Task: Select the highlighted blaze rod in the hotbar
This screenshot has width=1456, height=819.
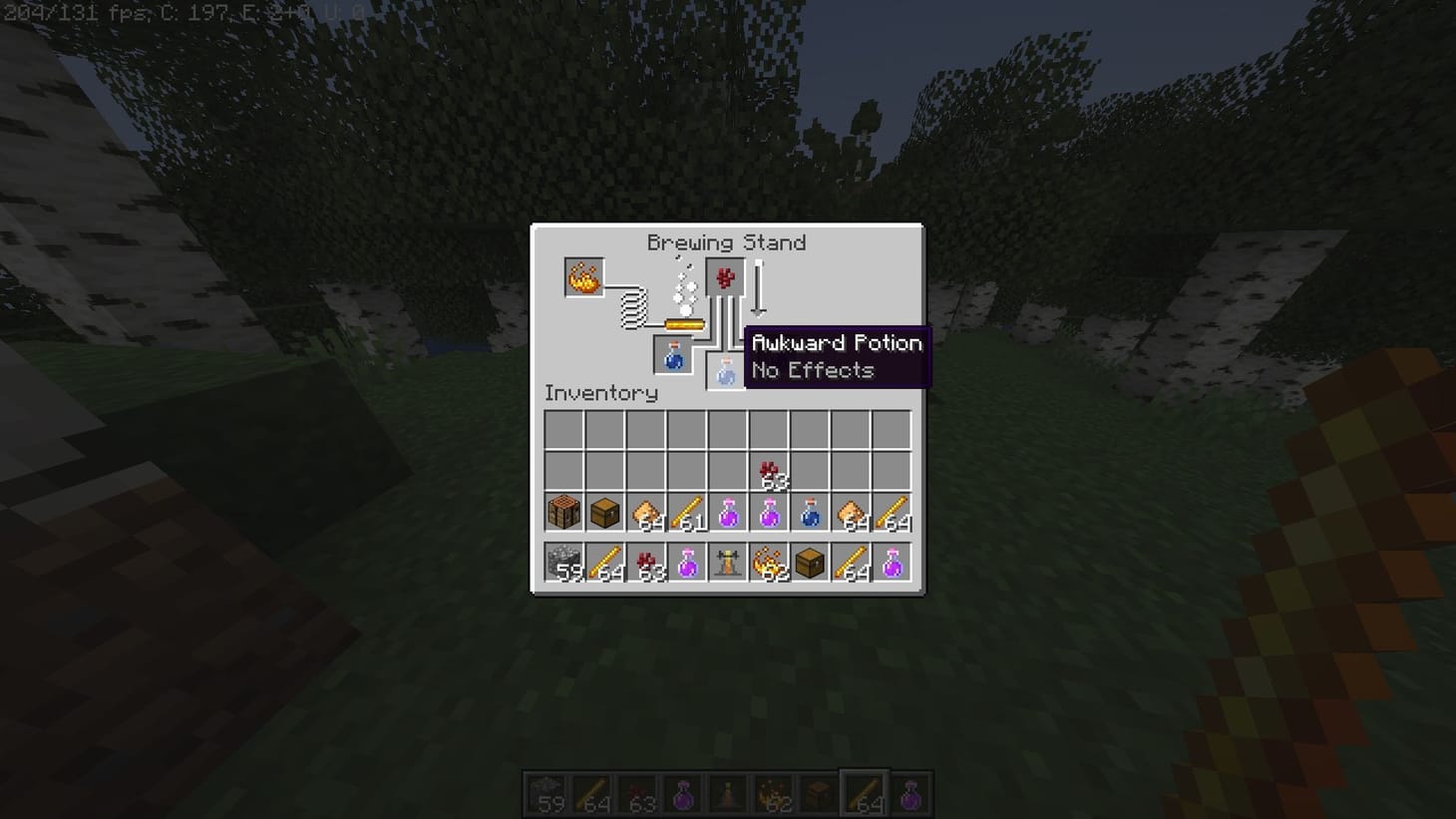Action: pyautogui.click(x=866, y=791)
